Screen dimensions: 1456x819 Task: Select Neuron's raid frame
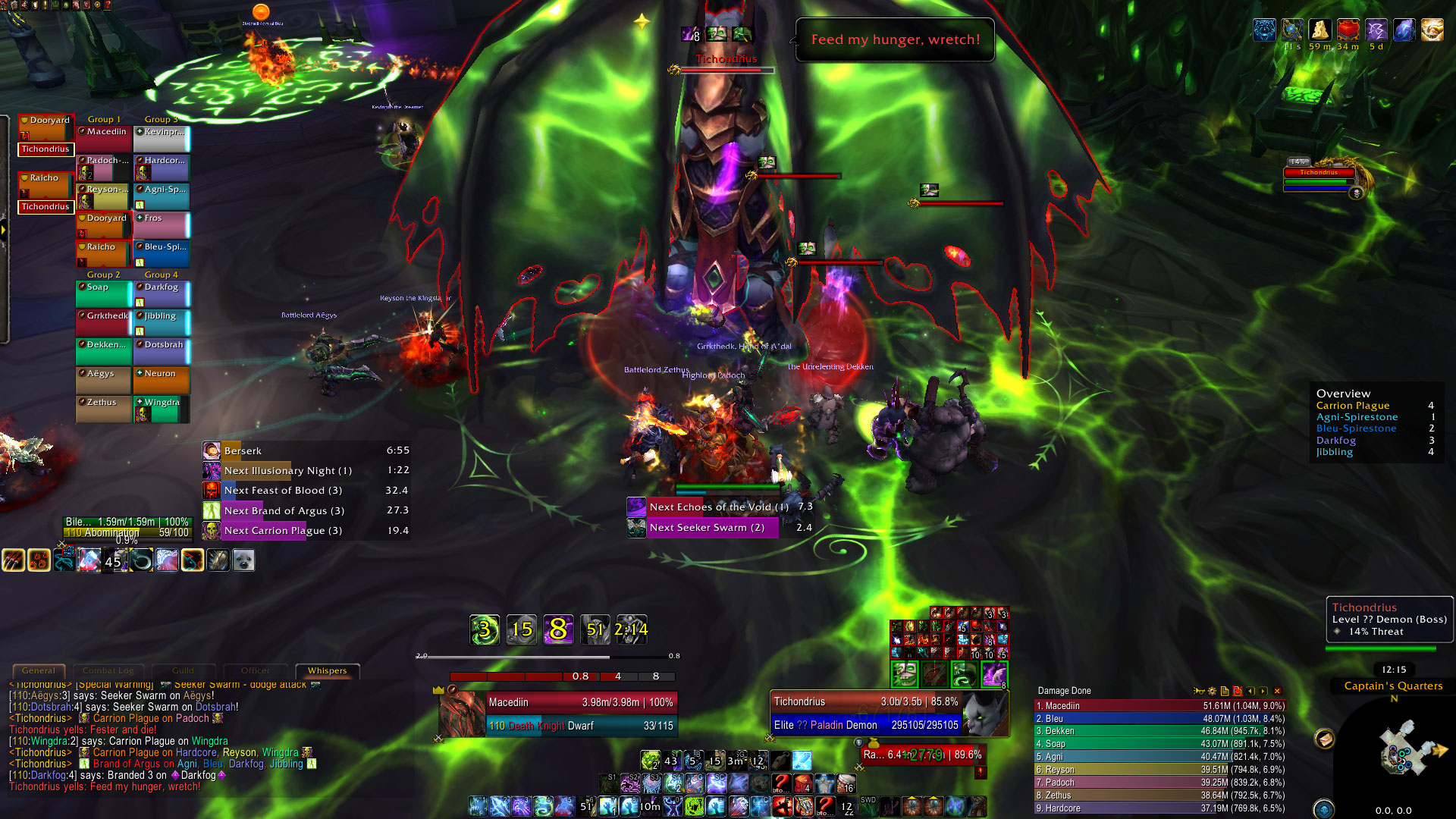coord(162,380)
